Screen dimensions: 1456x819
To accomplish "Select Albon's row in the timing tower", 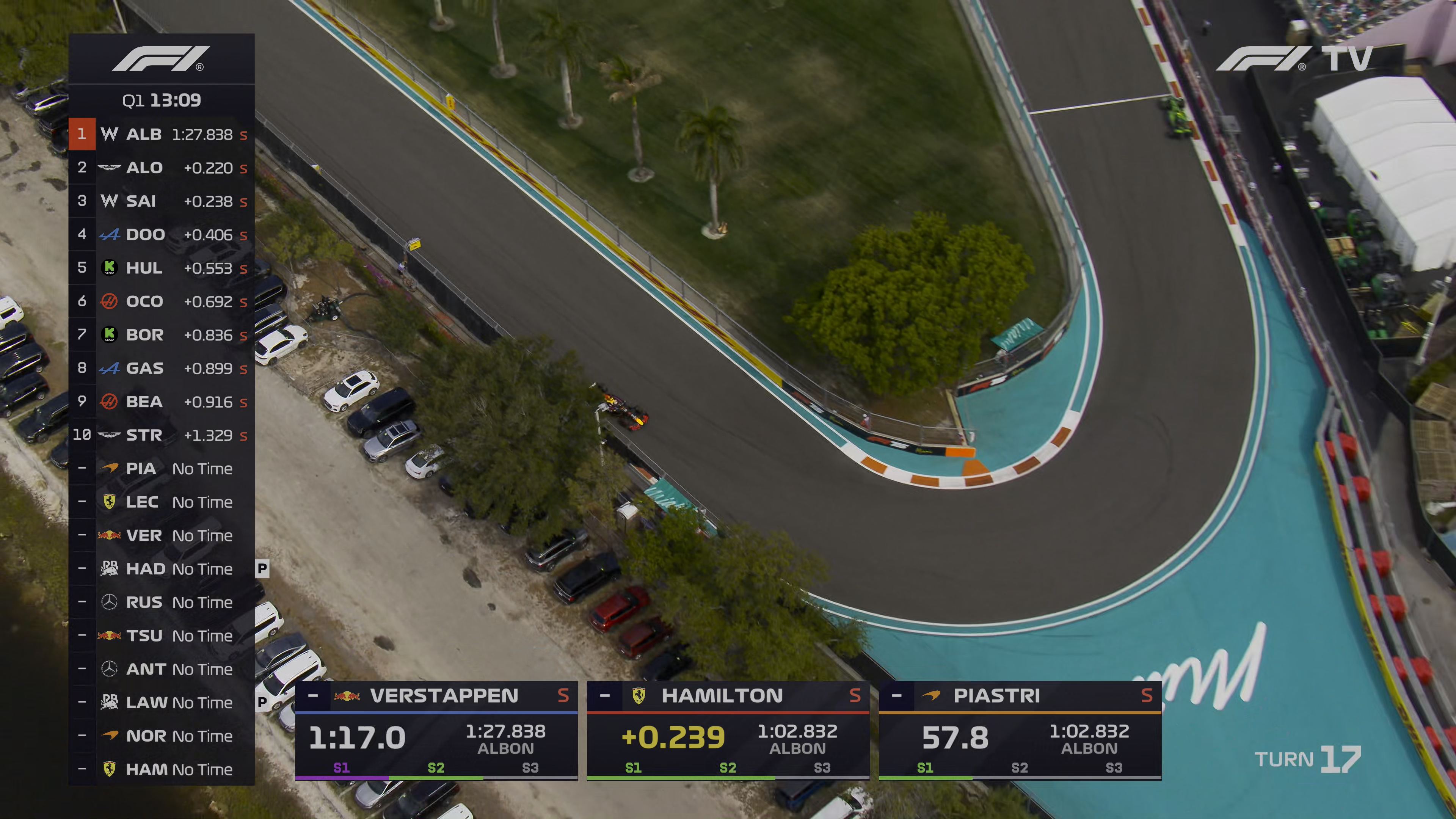I will click(x=162, y=135).
